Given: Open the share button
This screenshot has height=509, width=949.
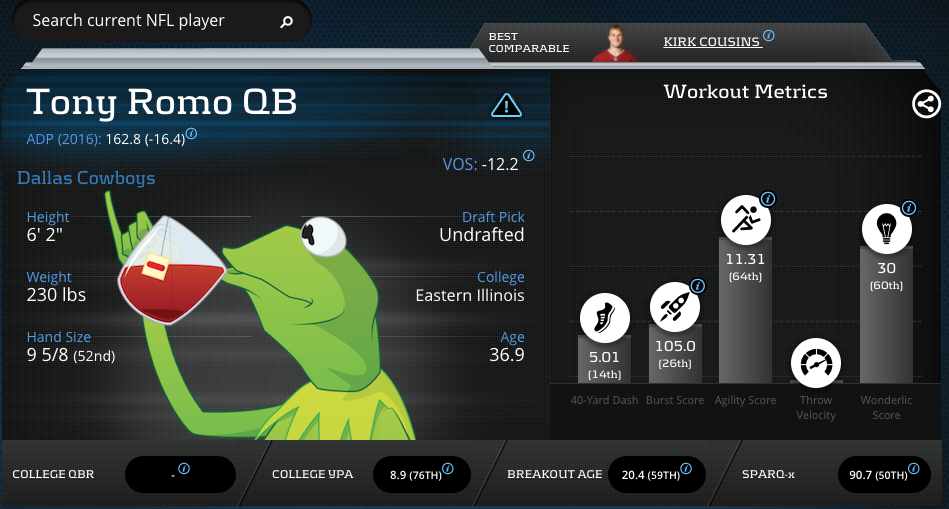Looking at the screenshot, I should point(926,104).
